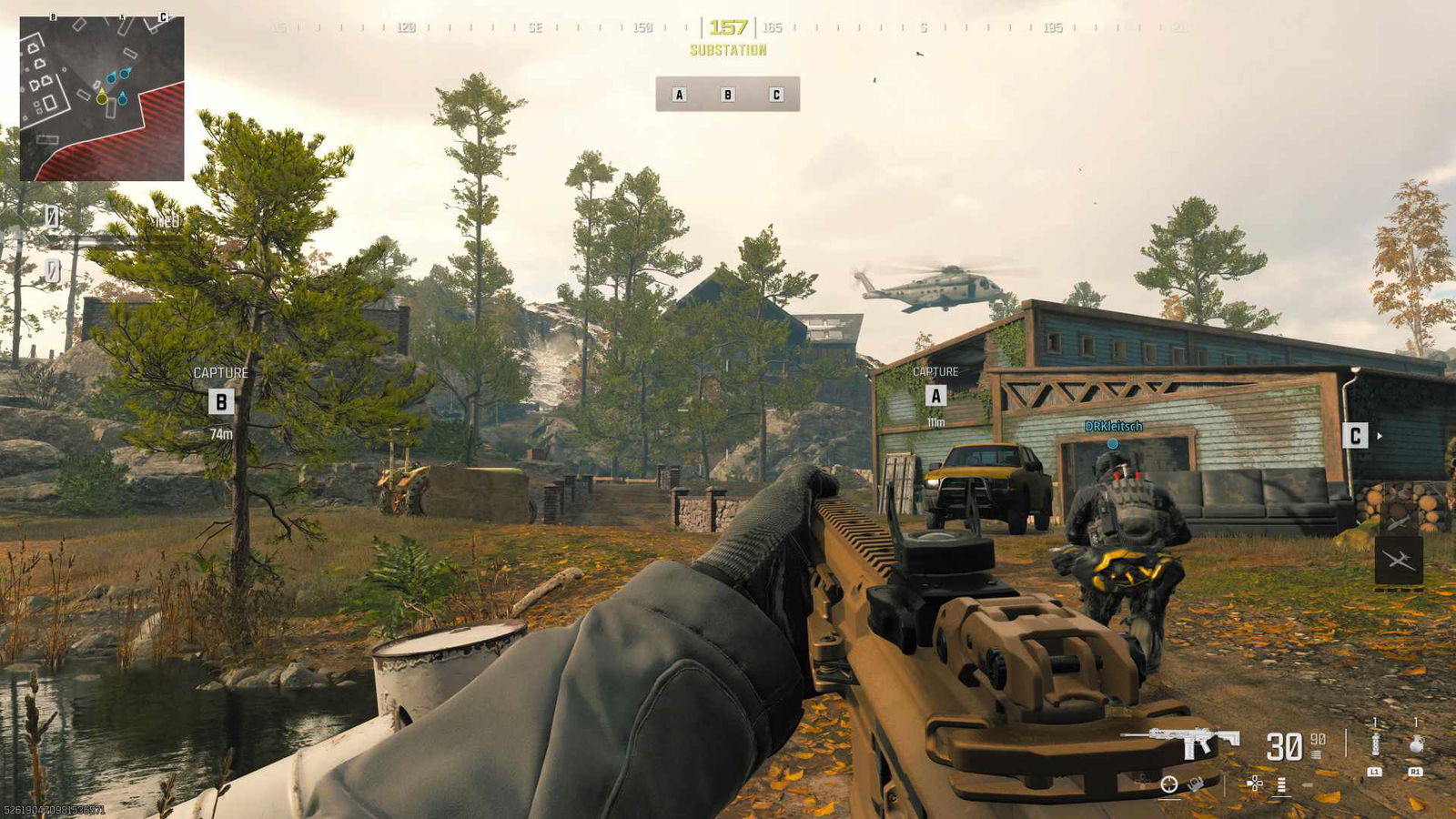
Task: Select the assault rifle weapon icon
Action: point(1181,742)
